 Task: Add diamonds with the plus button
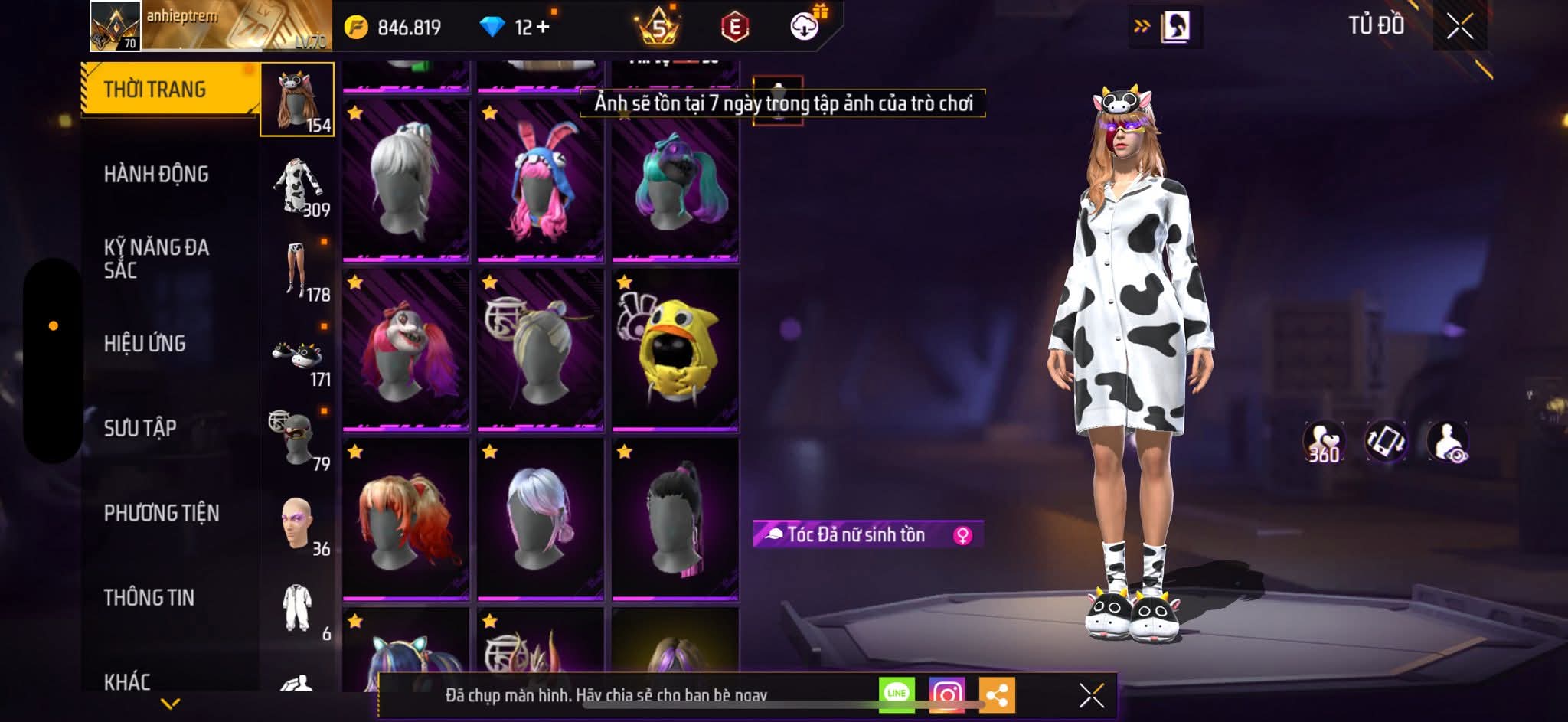click(543, 27)
